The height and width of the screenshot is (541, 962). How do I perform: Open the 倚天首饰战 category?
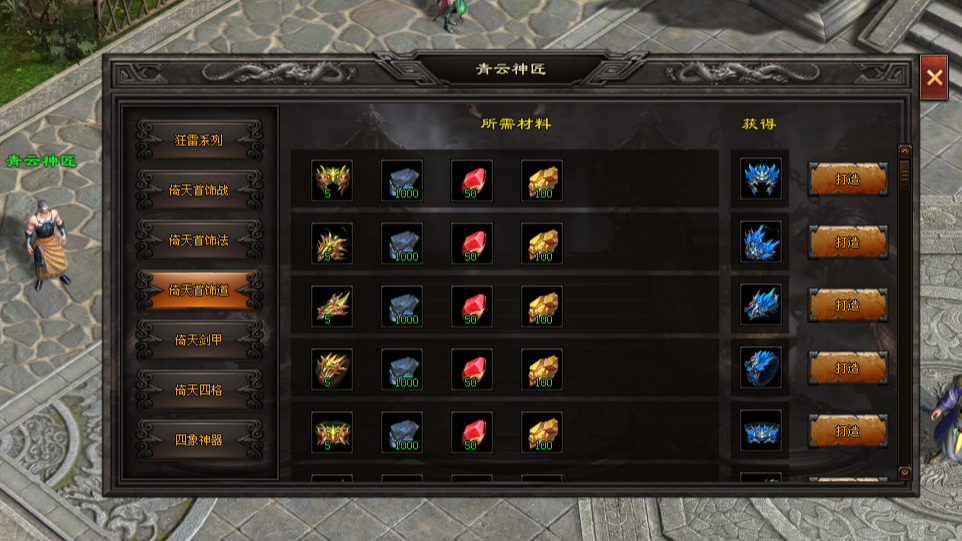(199, 190)
